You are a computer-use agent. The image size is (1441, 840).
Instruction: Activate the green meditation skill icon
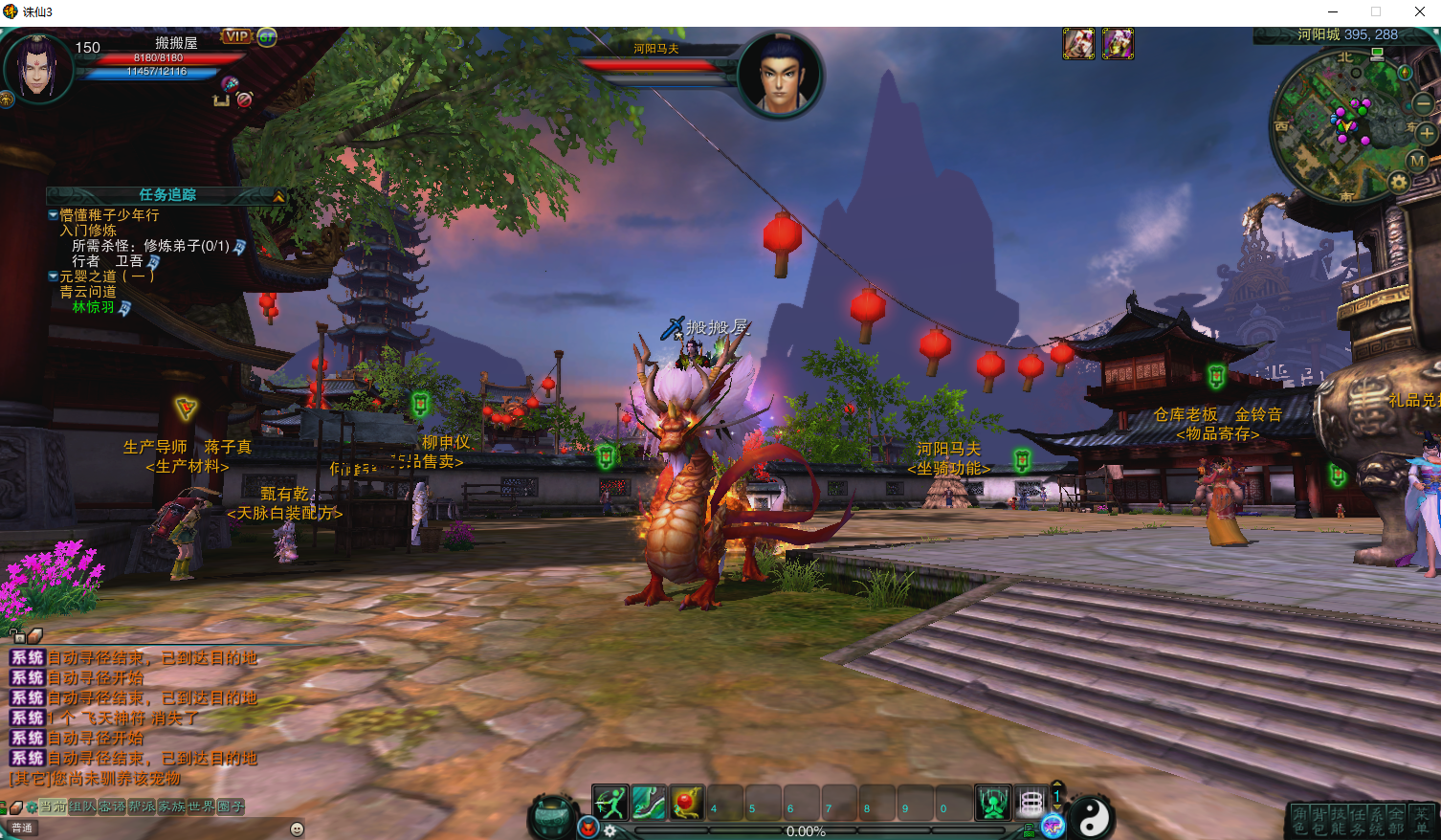point(992,803)
